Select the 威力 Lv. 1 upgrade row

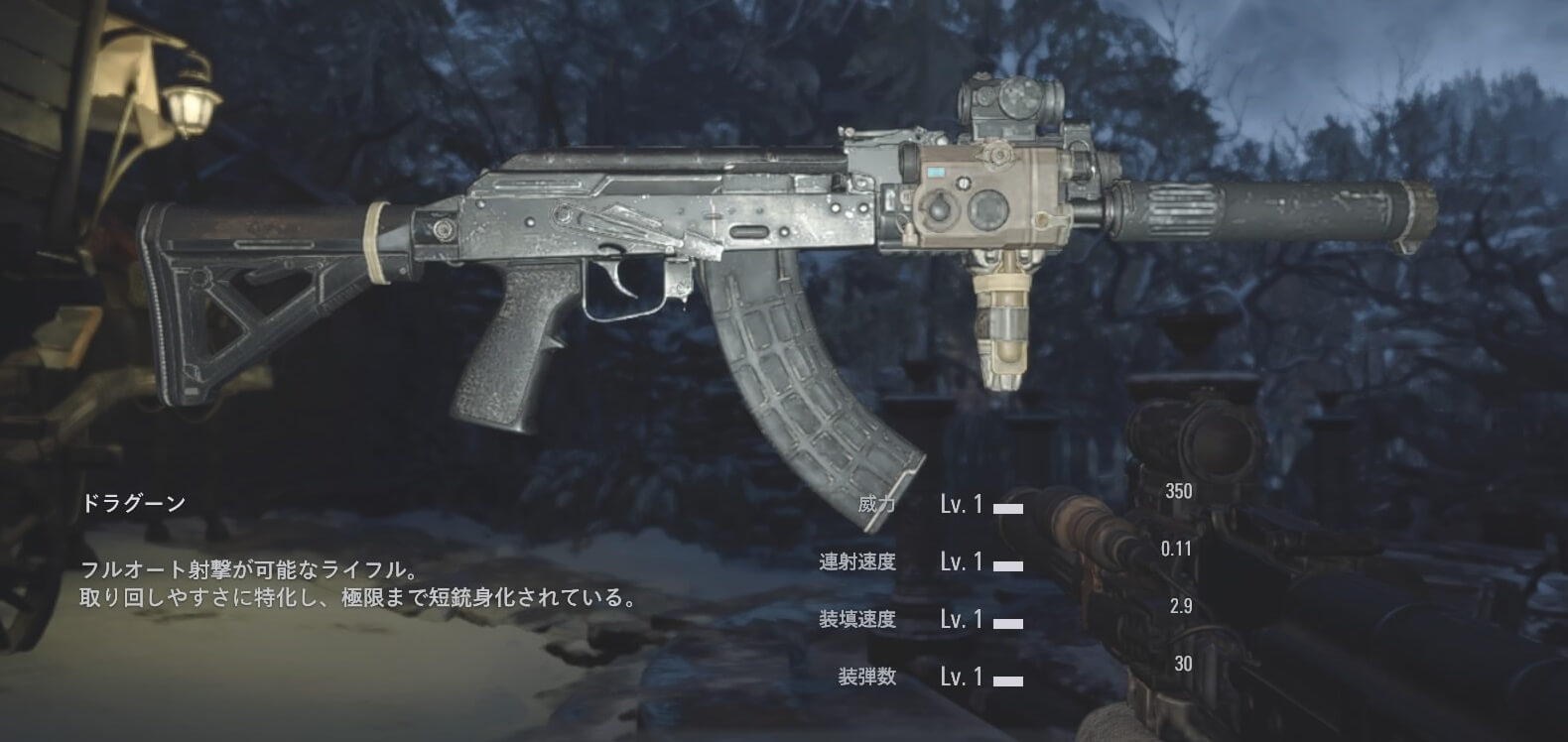961,505
